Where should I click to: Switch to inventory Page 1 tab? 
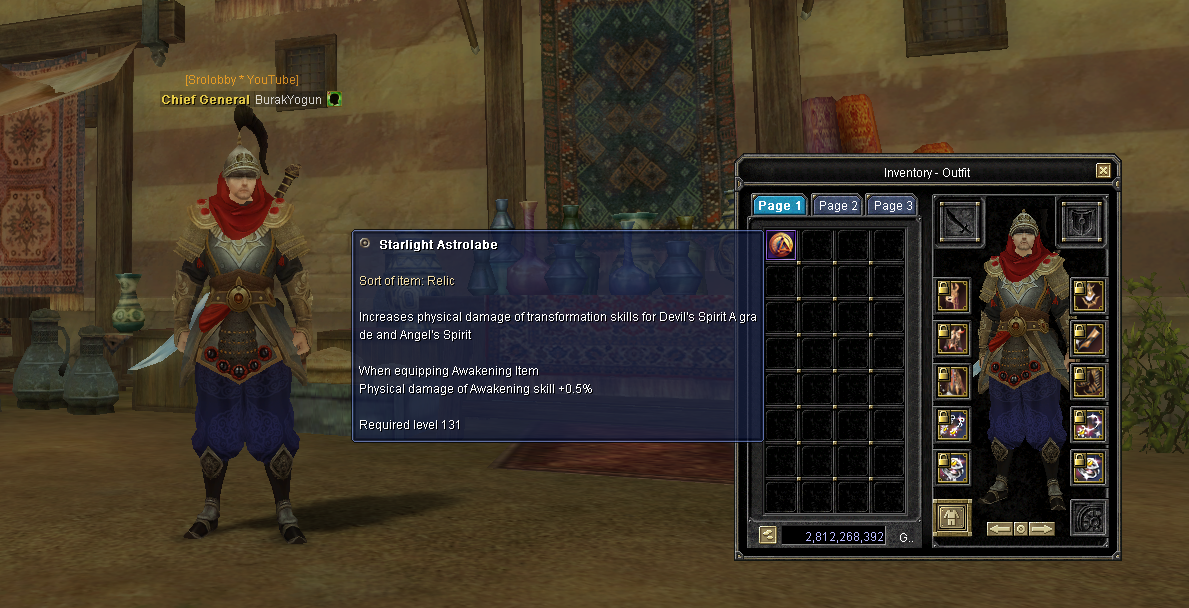[x=780, y=206]
